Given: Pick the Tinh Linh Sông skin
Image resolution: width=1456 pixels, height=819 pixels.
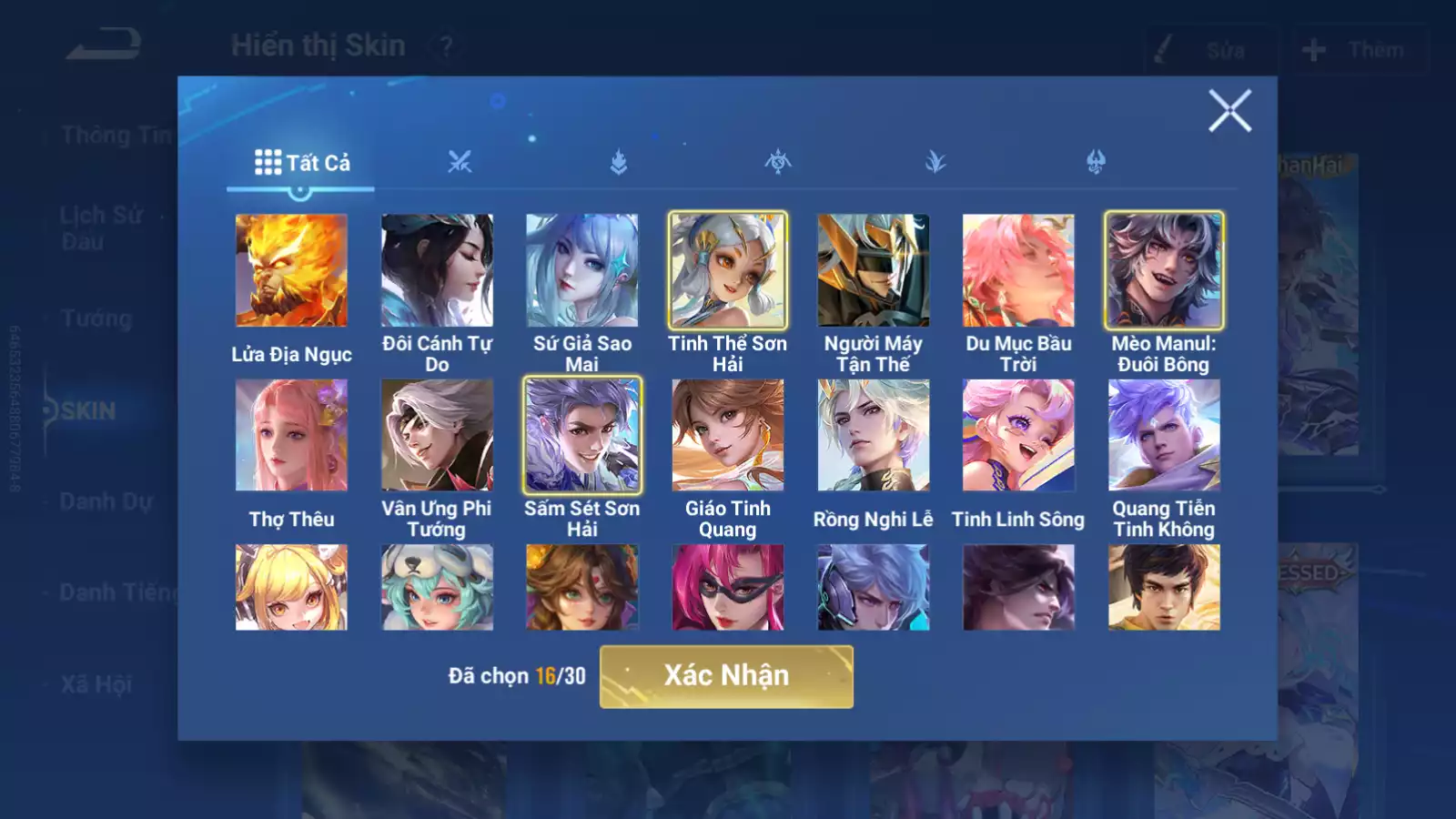Looking at the screenshot, I should point(1018,435).
